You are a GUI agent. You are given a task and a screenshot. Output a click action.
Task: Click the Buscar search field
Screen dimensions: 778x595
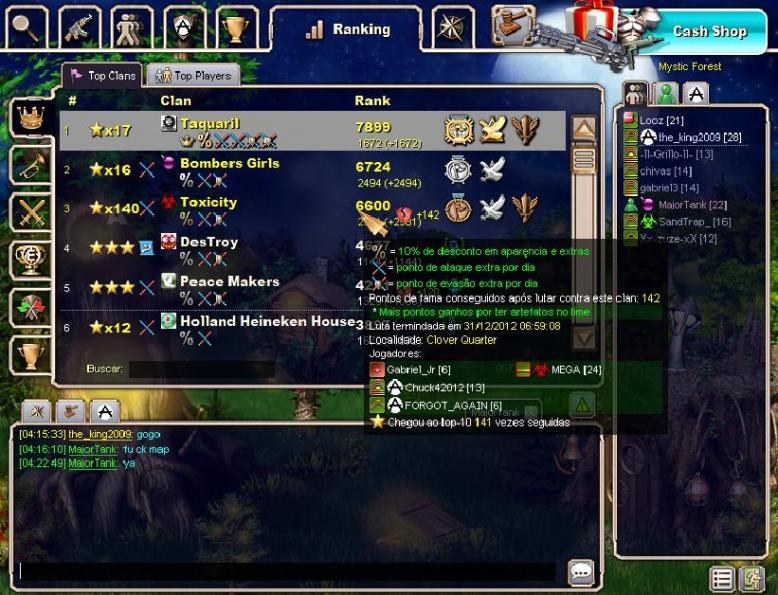click(x=200, y=369)
